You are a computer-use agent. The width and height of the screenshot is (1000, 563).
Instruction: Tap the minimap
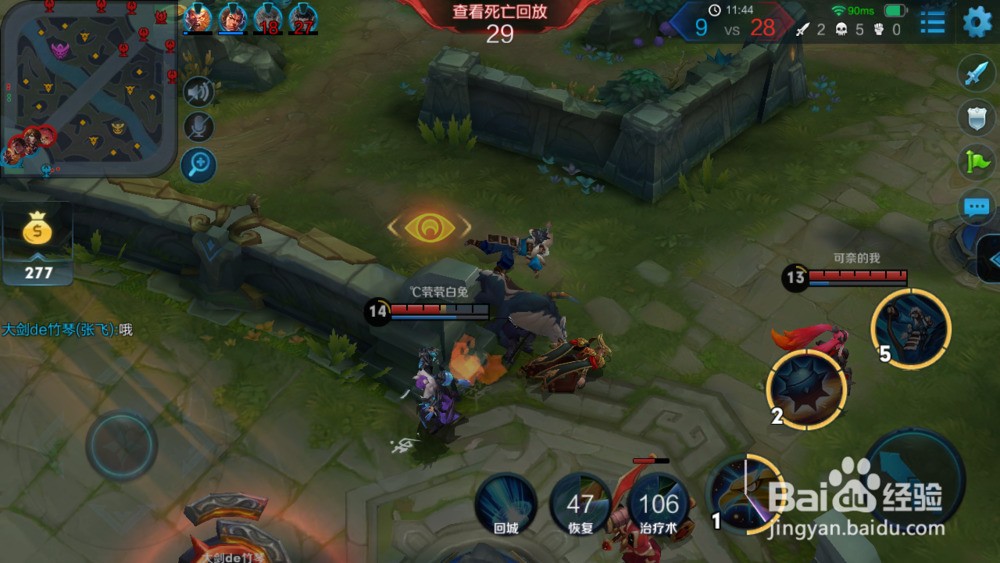click(x=88, y=88)
